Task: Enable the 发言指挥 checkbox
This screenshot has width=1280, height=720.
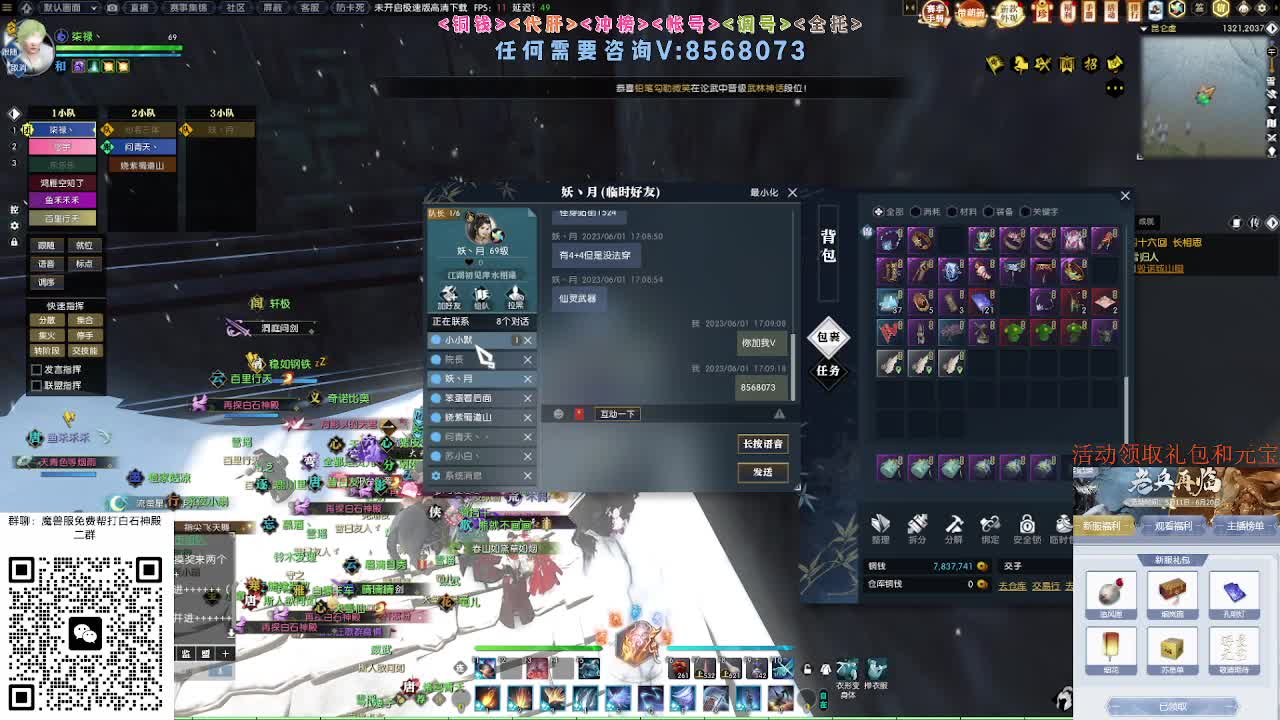Action: tap(37, 370)
